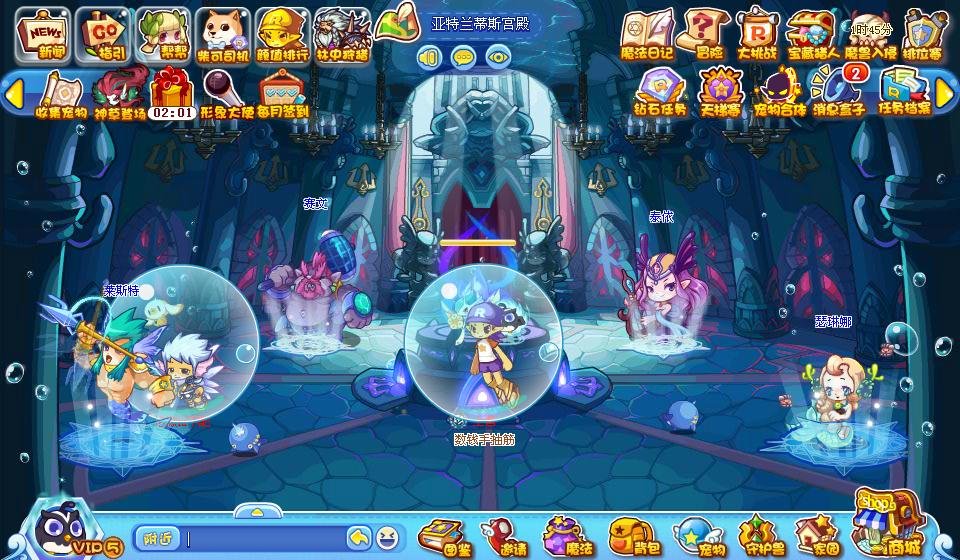Toggle the eye visibility button
Viewport: 960px width, 560px height.
point(497,56)
